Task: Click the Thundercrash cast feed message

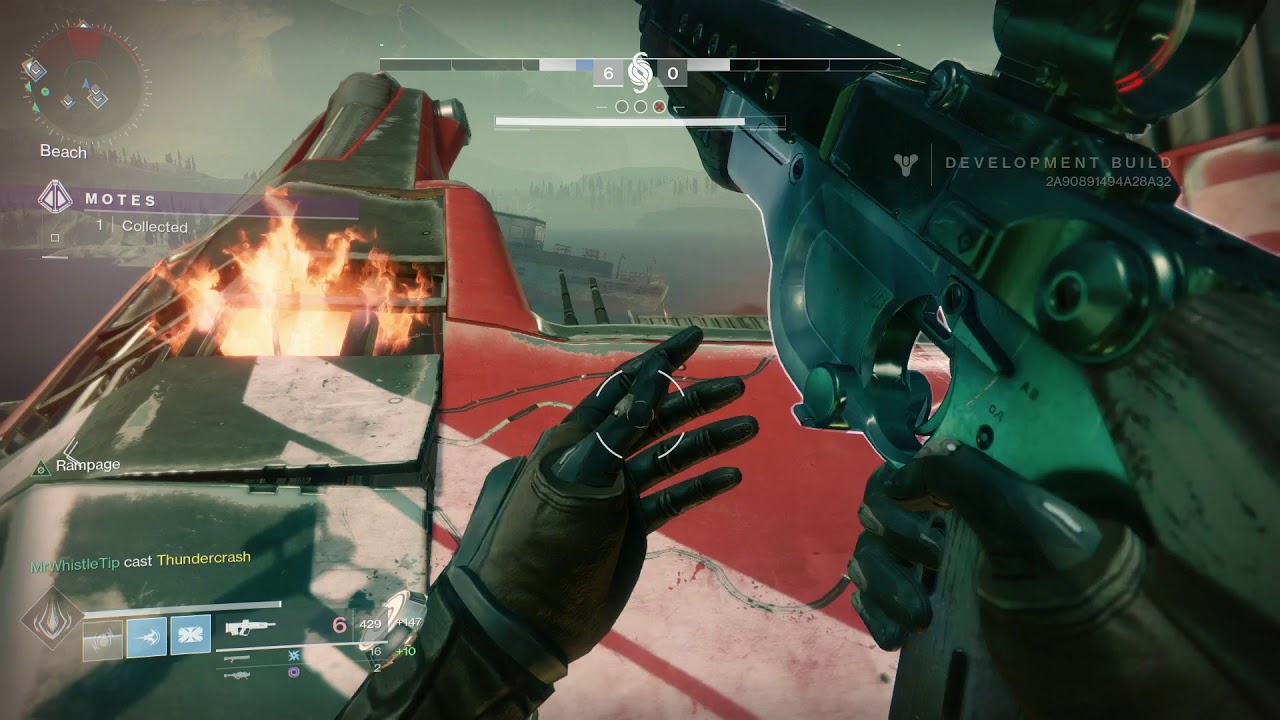Action: pos(140,561)
